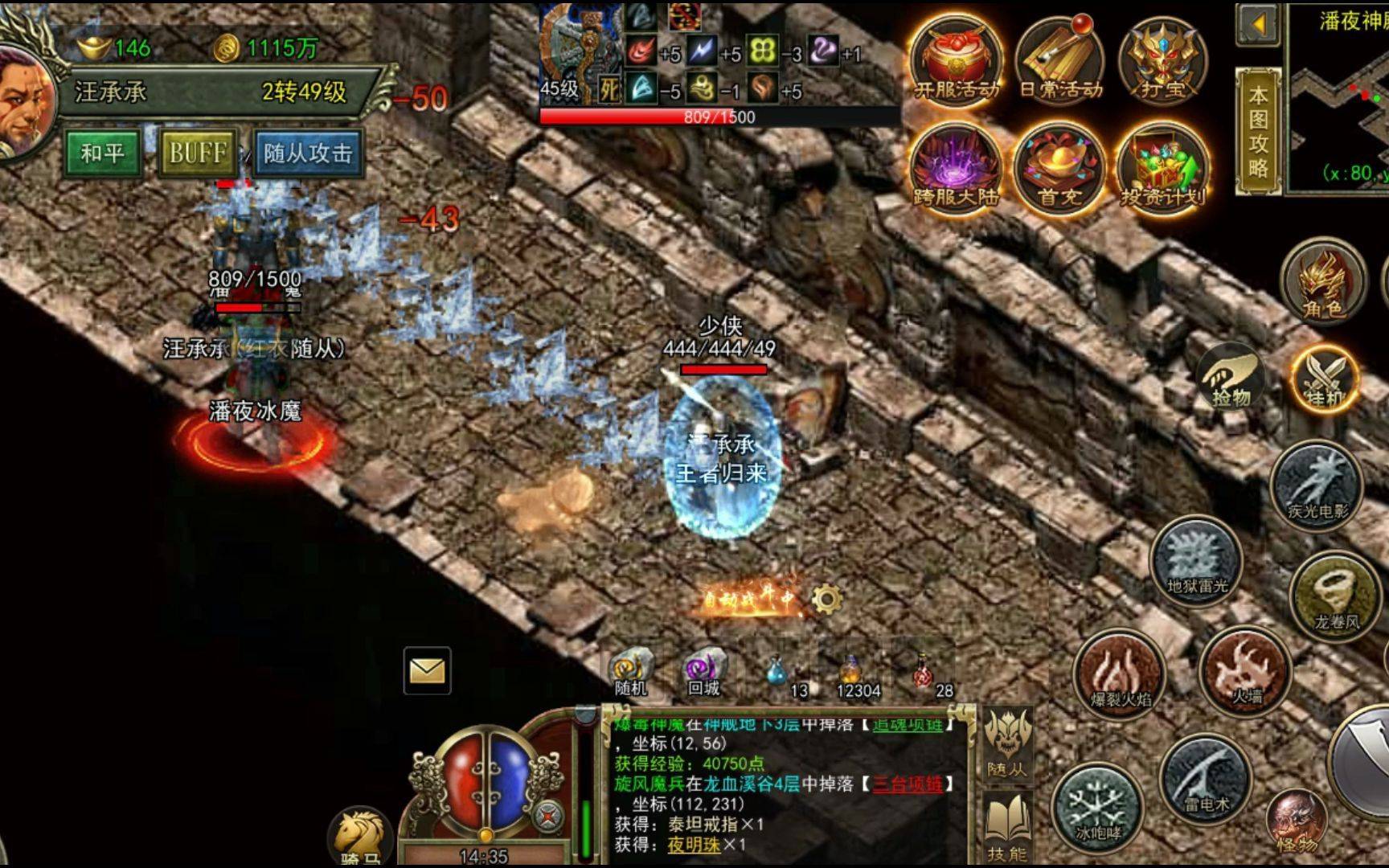The image size is (1389, 868).
Task: Cast the 疾光电影 skill
Action: pos(1317,484)
